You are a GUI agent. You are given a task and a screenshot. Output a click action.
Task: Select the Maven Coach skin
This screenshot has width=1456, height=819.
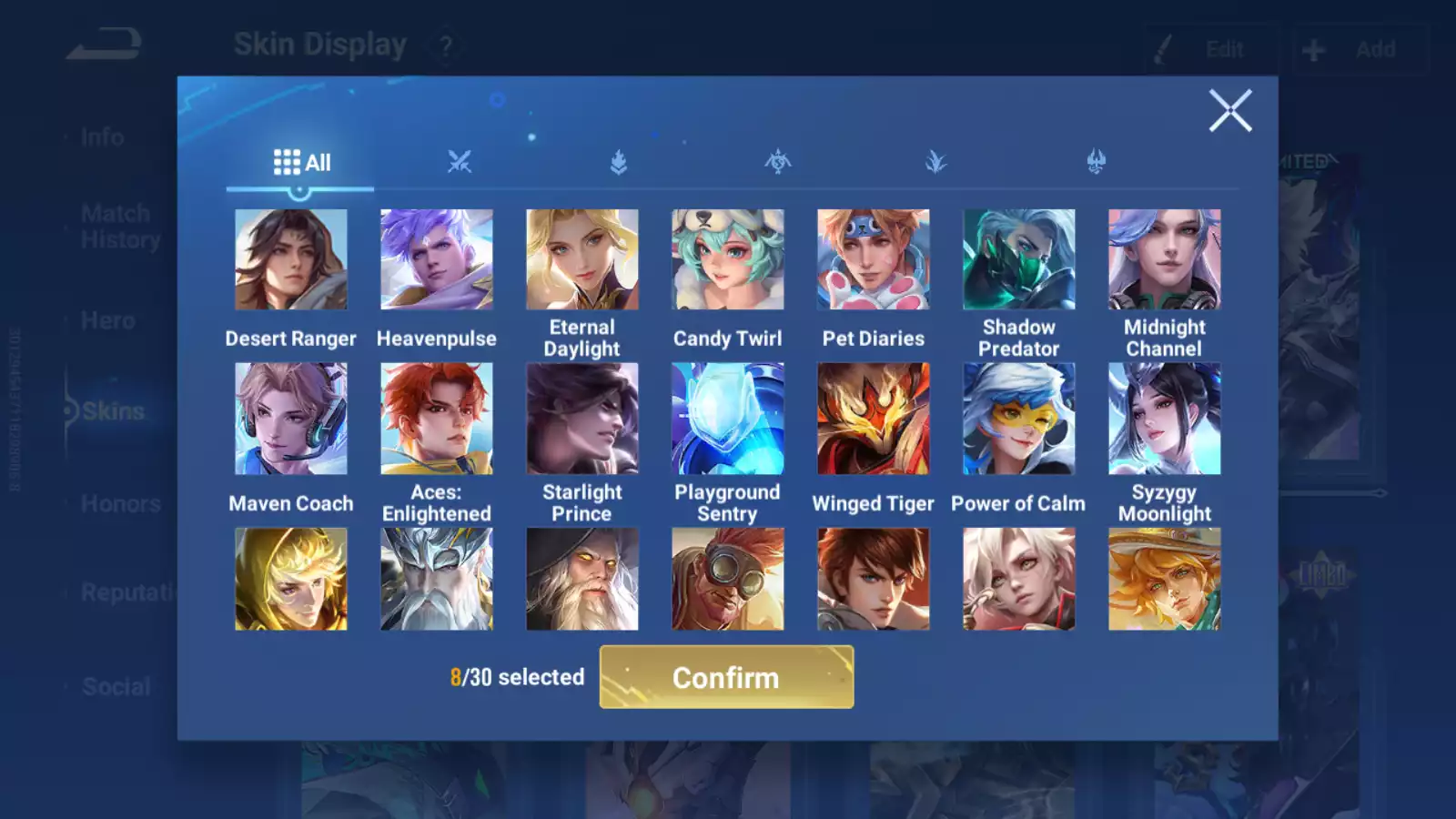pos(291,419)
